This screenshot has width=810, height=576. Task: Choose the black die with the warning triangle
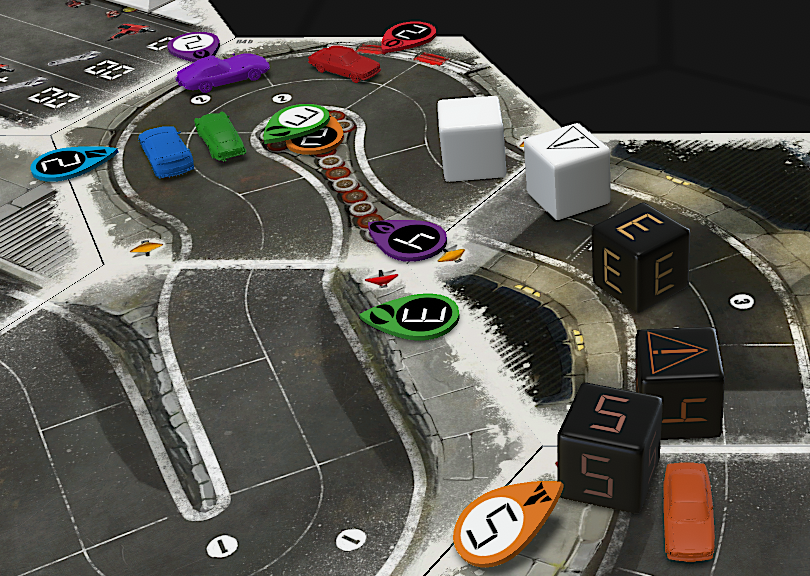point(680,380)
